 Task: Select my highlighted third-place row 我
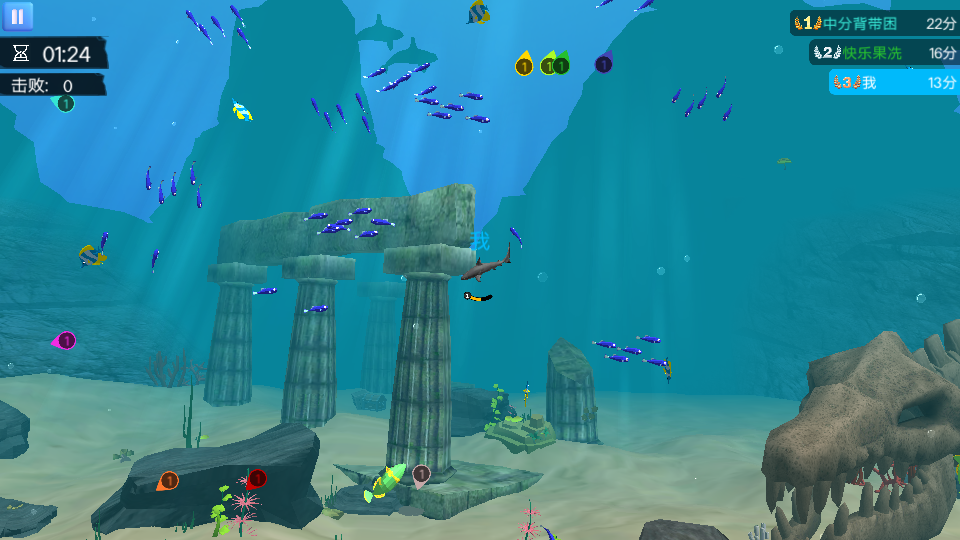(x=894, y=83)
